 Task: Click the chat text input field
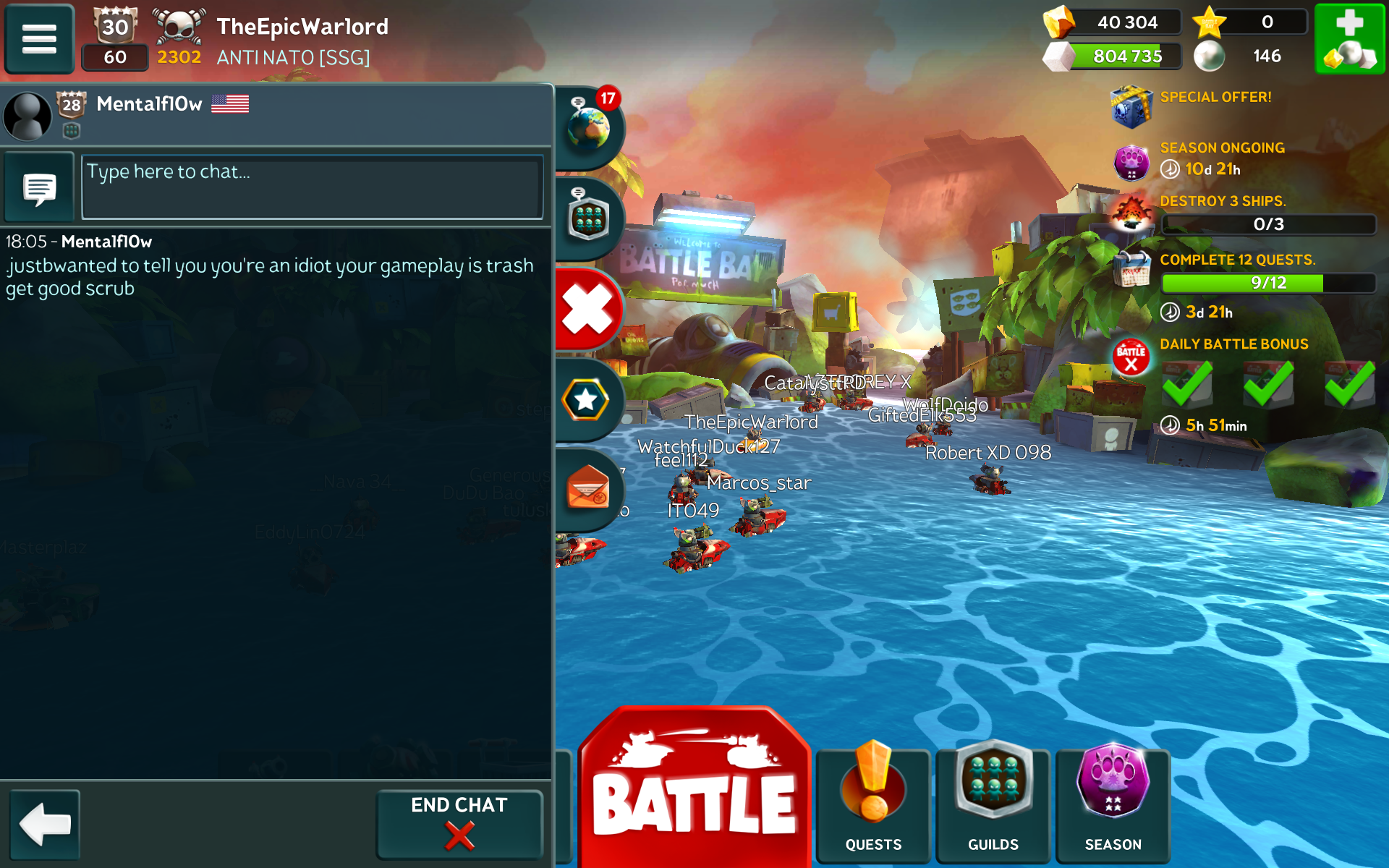[312, 187]
